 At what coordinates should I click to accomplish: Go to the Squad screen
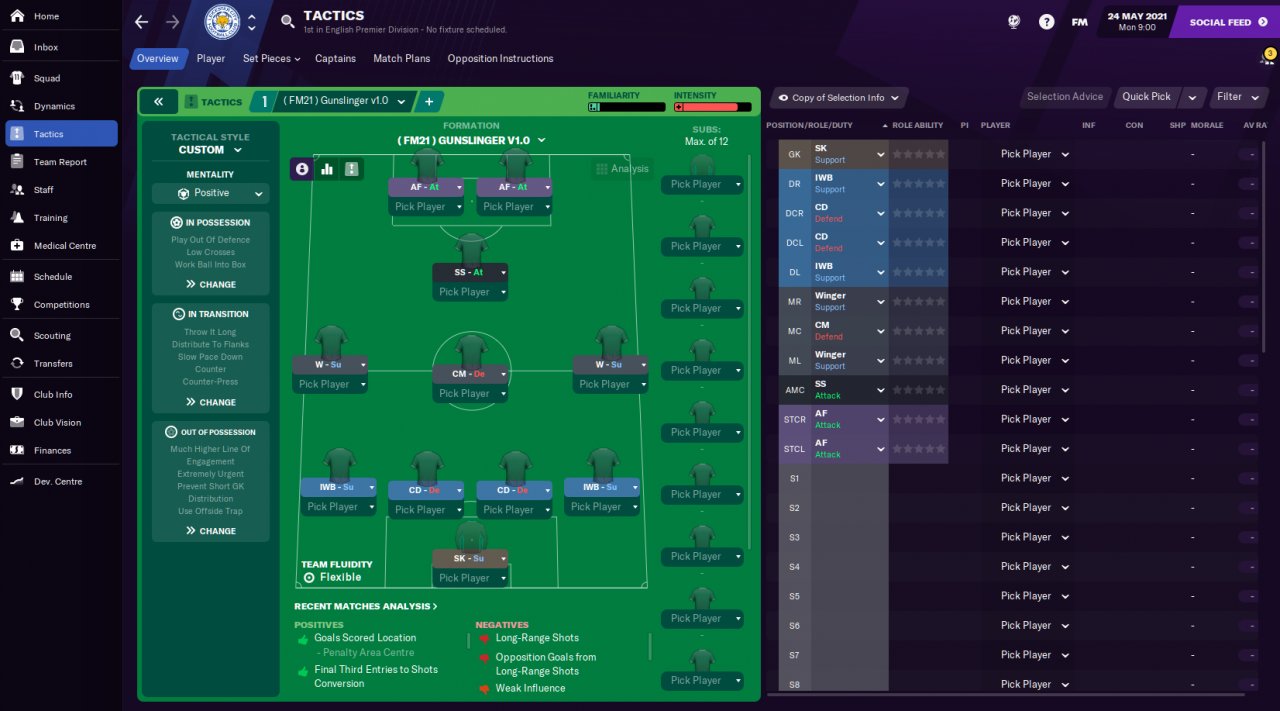[47, 78]
